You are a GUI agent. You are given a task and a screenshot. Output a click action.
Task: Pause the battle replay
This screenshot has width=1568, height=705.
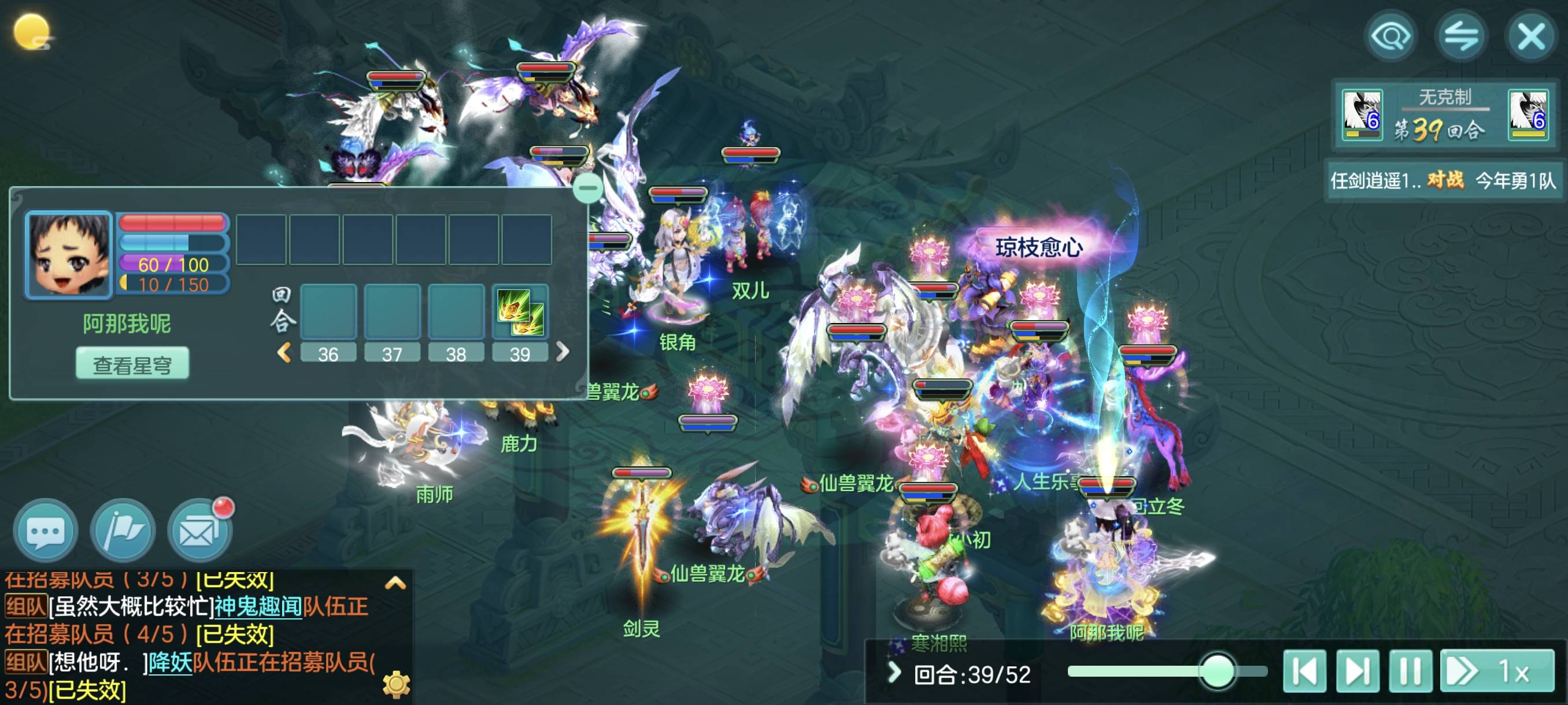pyautogui.click(x=1410, y=671)
